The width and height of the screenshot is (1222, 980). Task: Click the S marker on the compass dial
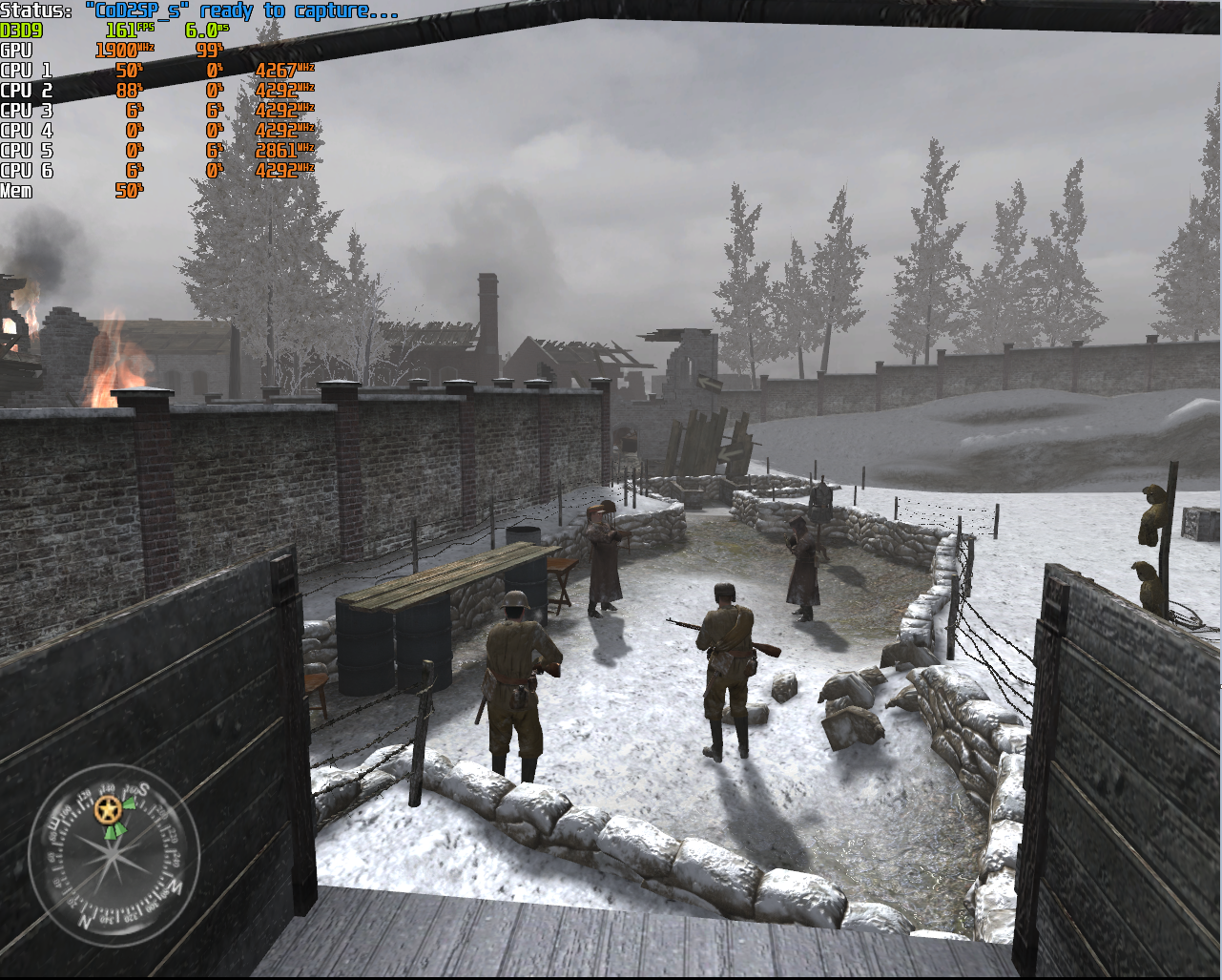[x=144, y=788]
